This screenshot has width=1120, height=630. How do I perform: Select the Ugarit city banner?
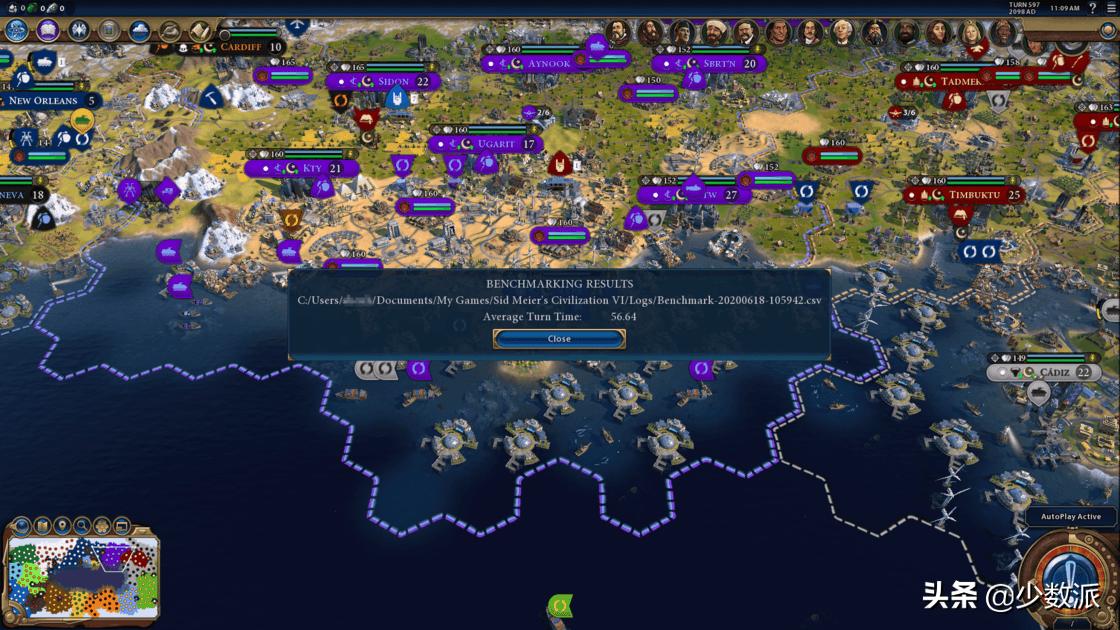495,144
